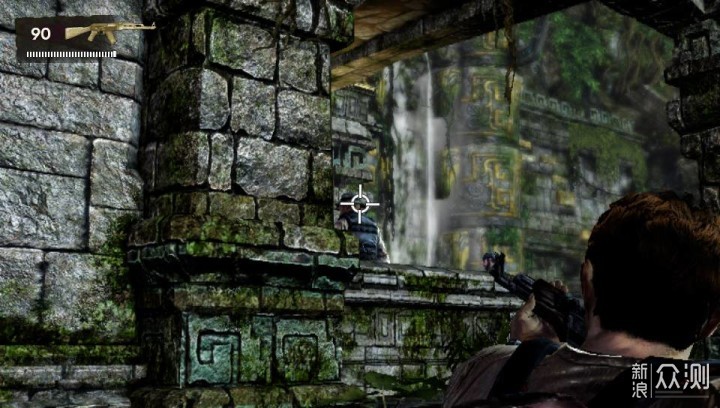
Task: Select the golden AK-47 weapon icon
Action: [x=108, y=32]
